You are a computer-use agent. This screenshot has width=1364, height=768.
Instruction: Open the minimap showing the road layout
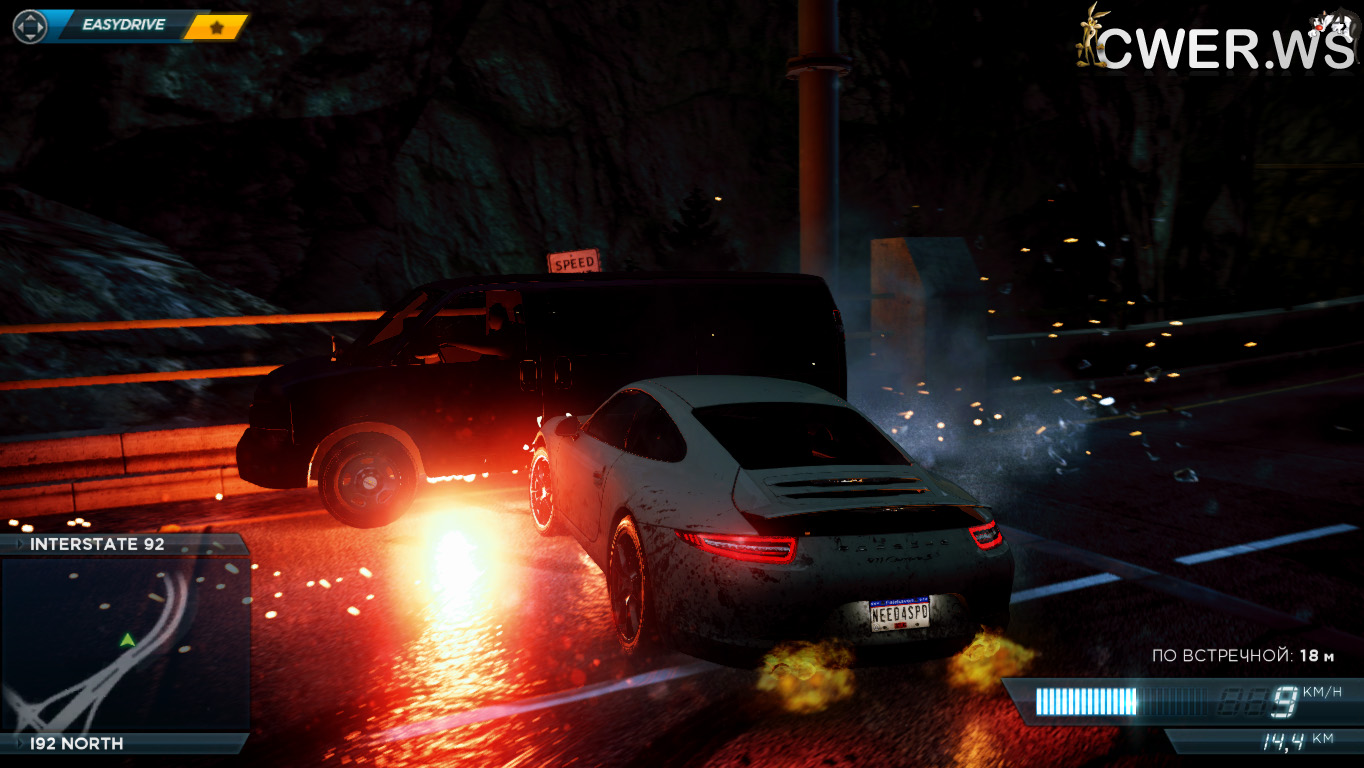pyautogui.click(x=125, y=645)
